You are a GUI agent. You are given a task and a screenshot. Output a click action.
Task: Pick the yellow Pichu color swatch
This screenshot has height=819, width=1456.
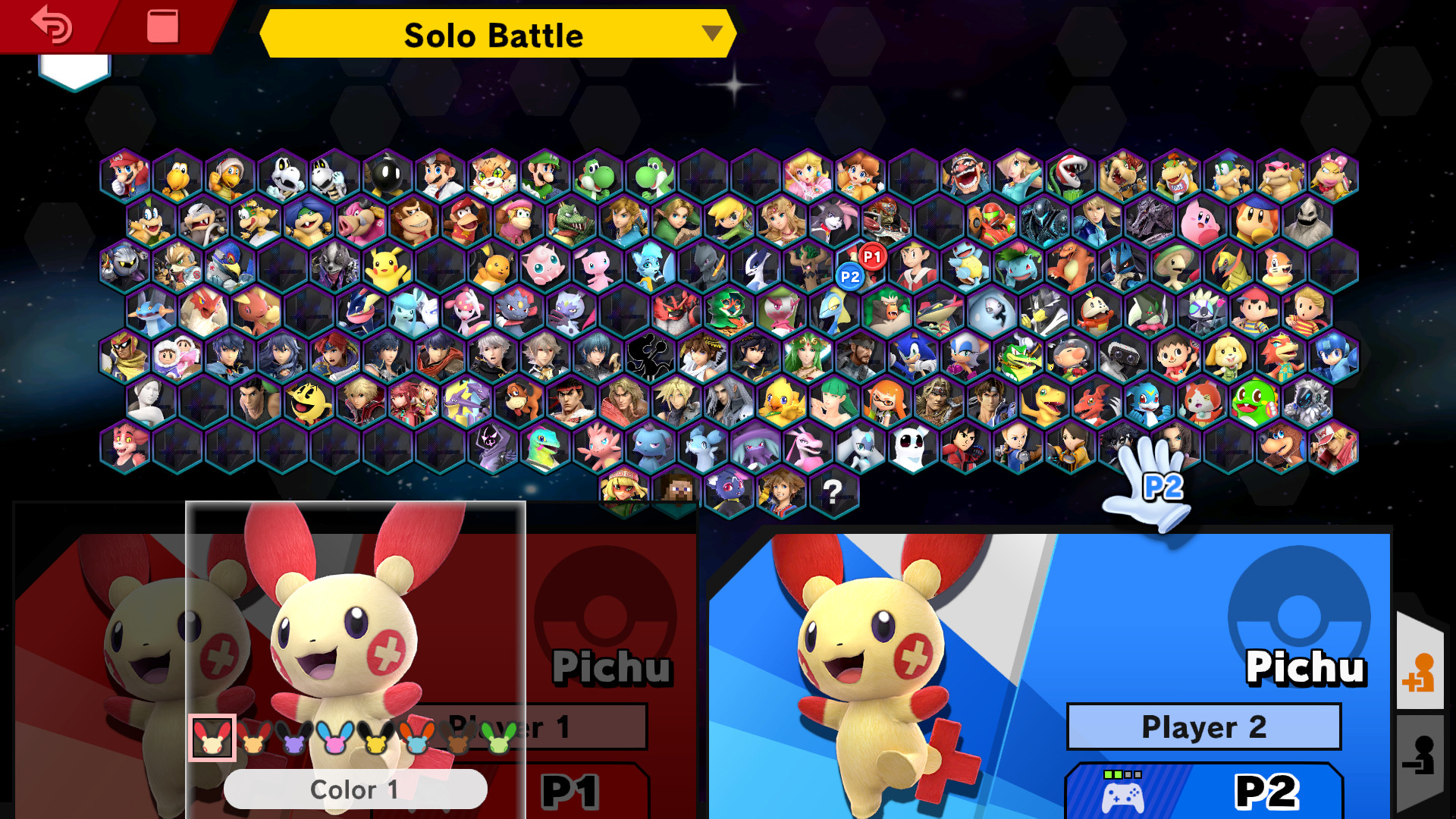377,739
